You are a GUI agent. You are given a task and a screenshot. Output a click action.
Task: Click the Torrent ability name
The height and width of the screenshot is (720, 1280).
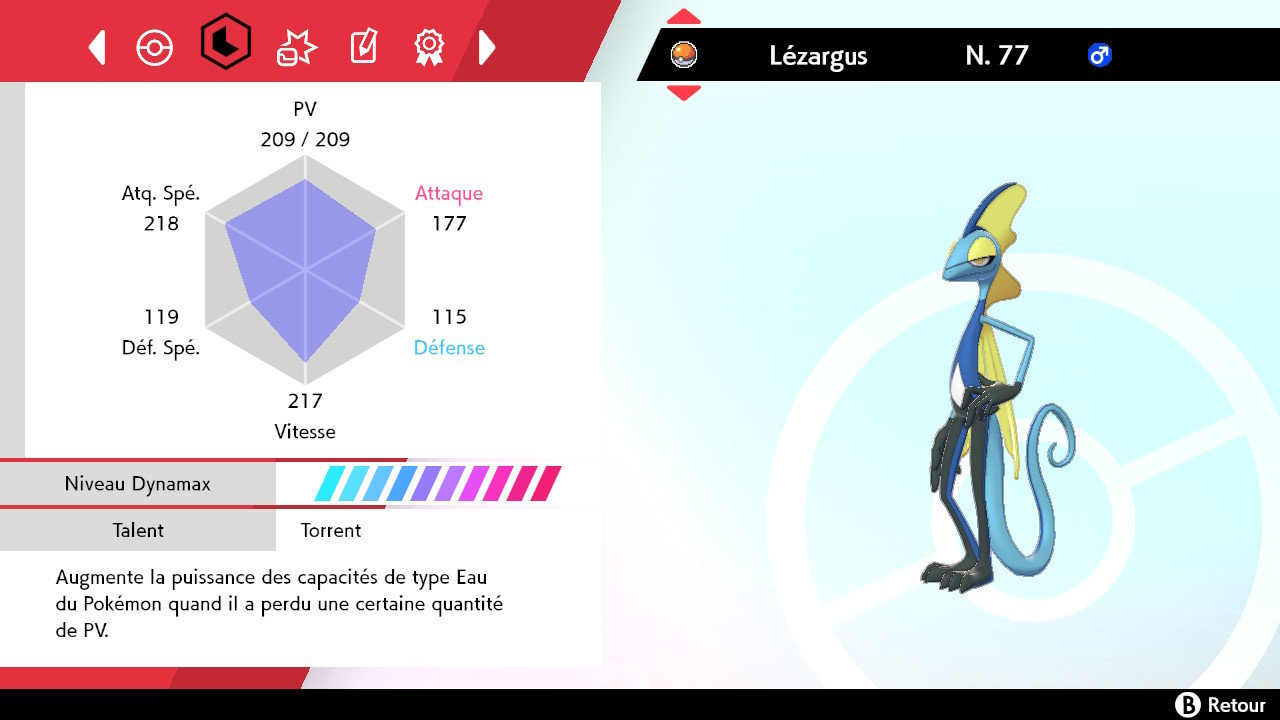pyautogui.click(x=330, y=530)
